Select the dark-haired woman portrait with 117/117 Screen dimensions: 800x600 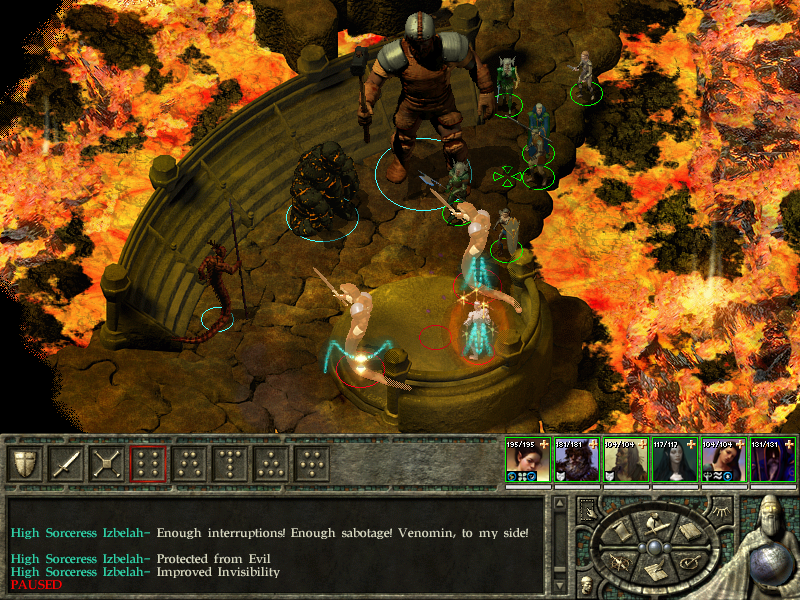(x=670, y=462)
